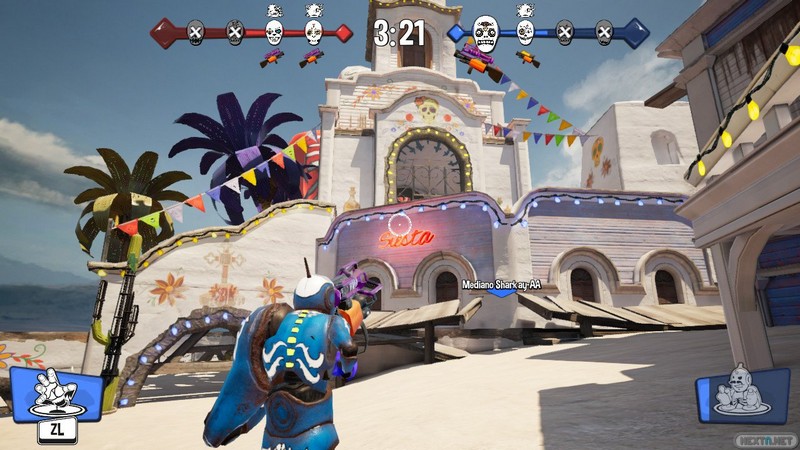The image size is (800, 450).
Task: Click the large blue team skull portrait
Action: [x=485, y=33]
